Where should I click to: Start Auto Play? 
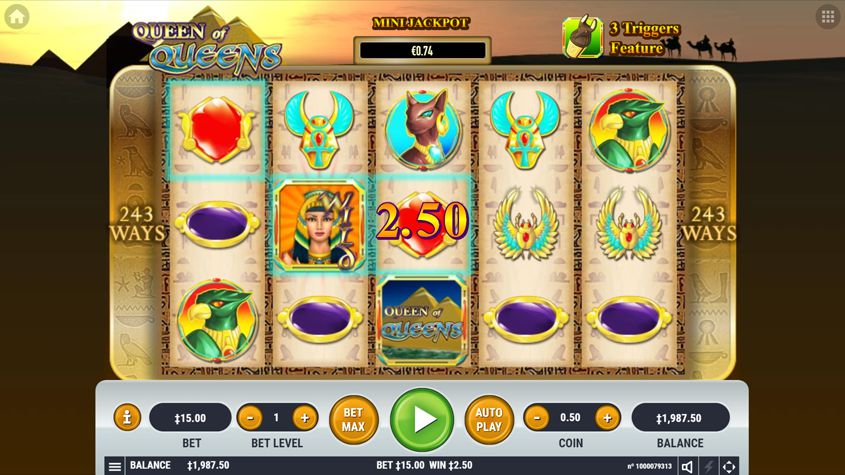point(489,419)
